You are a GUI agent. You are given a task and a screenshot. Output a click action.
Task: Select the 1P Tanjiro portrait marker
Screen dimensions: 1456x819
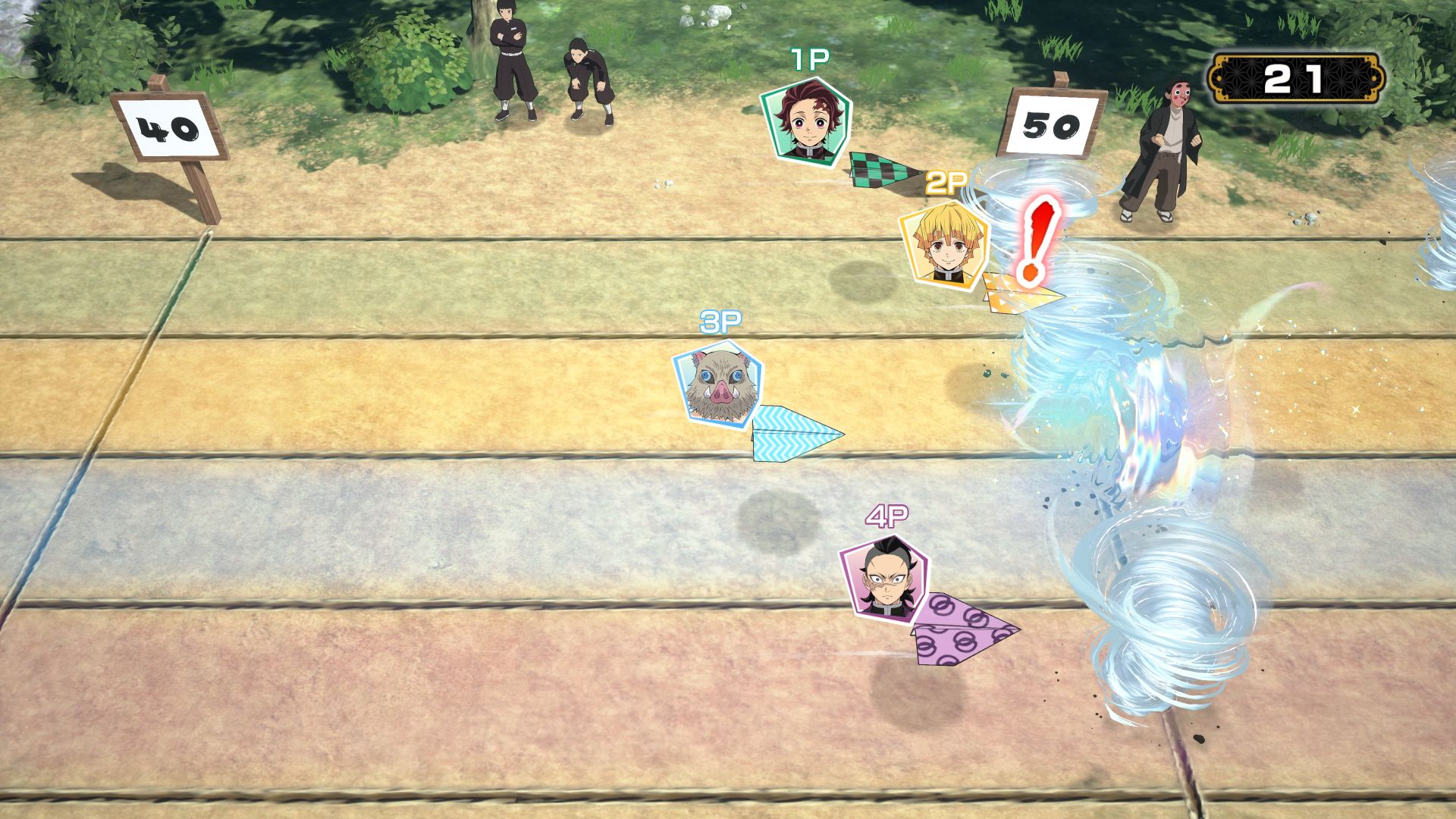tap(806, 122)
